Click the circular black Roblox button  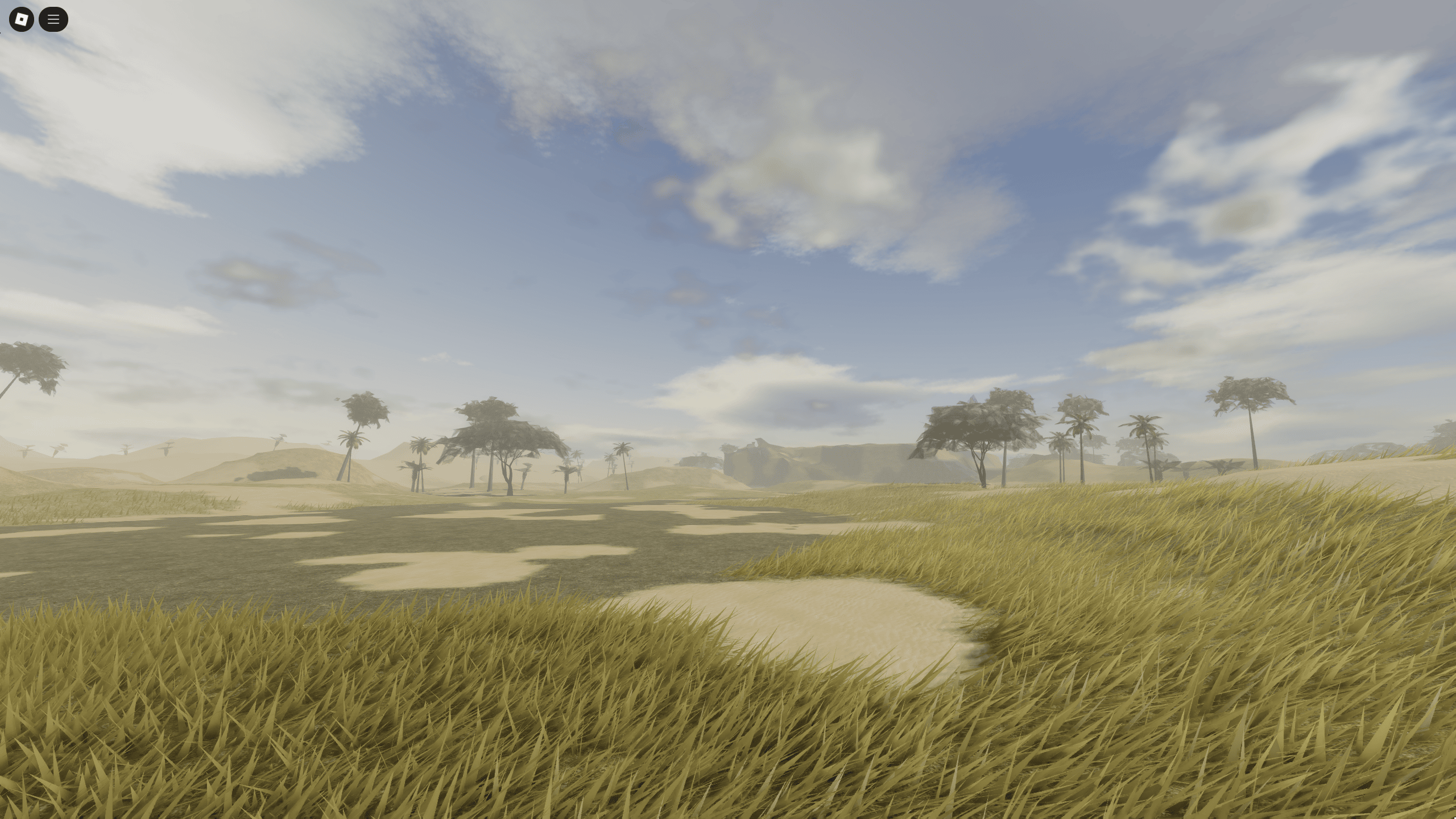click(21, 19)
